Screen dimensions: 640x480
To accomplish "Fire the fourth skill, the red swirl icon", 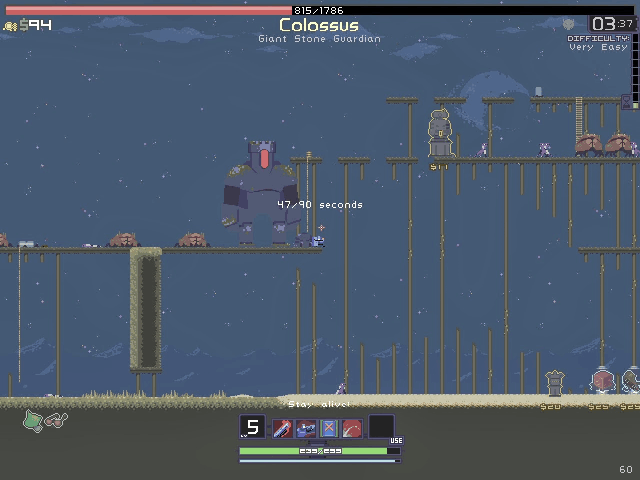I will [352, 429].
